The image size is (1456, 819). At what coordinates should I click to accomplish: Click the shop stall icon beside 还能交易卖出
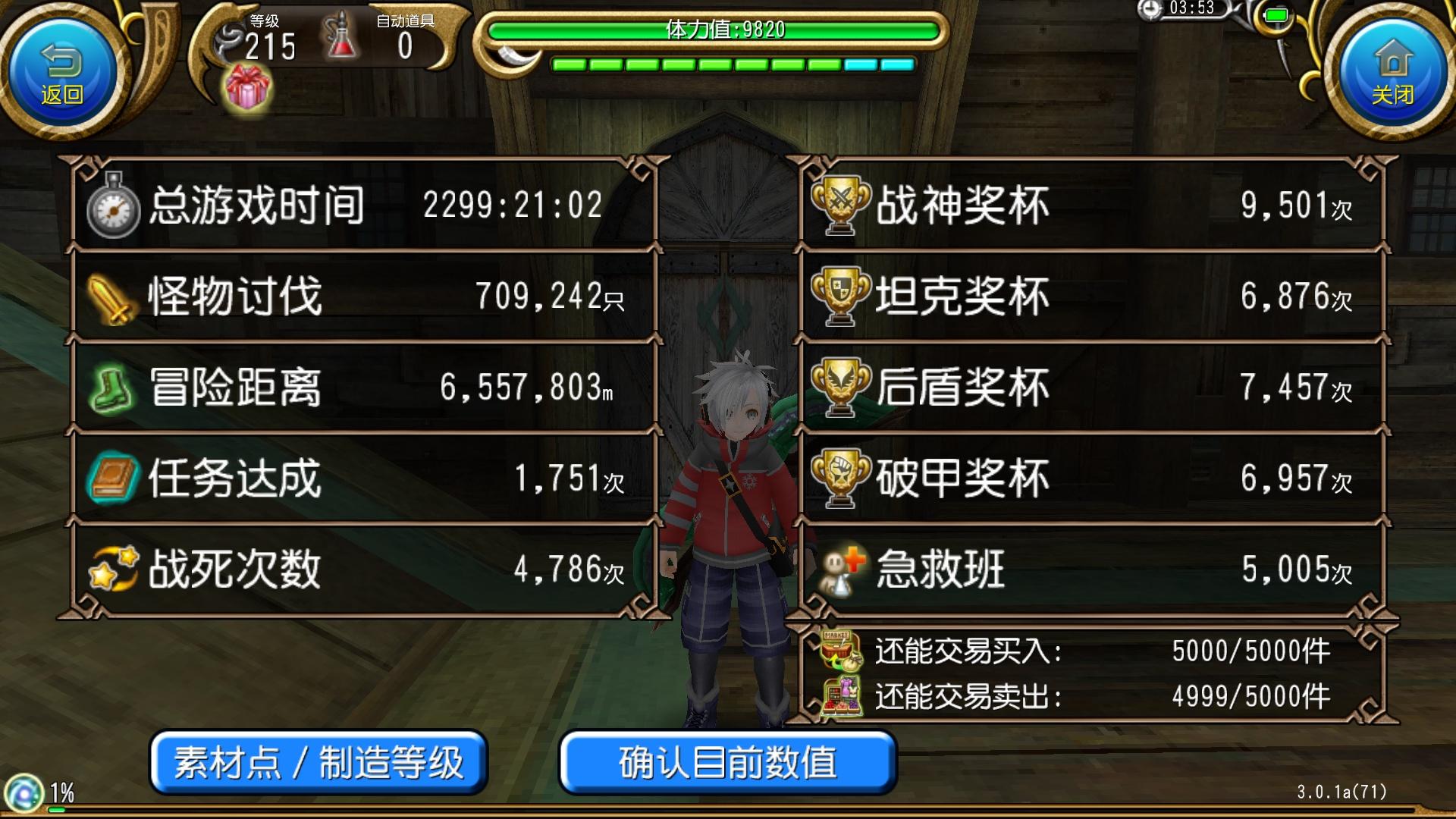843,694
